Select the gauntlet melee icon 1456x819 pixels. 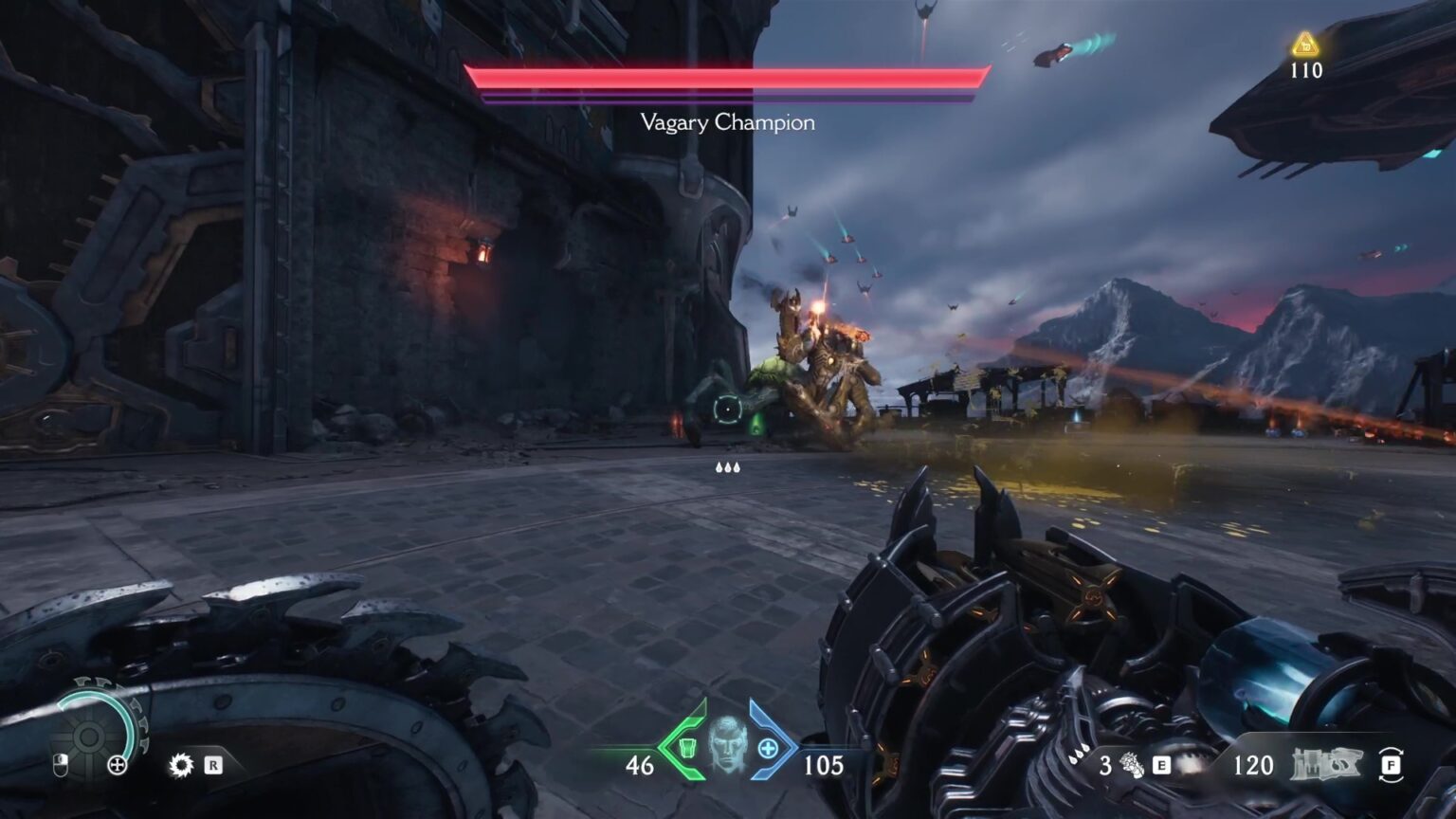1132,765
